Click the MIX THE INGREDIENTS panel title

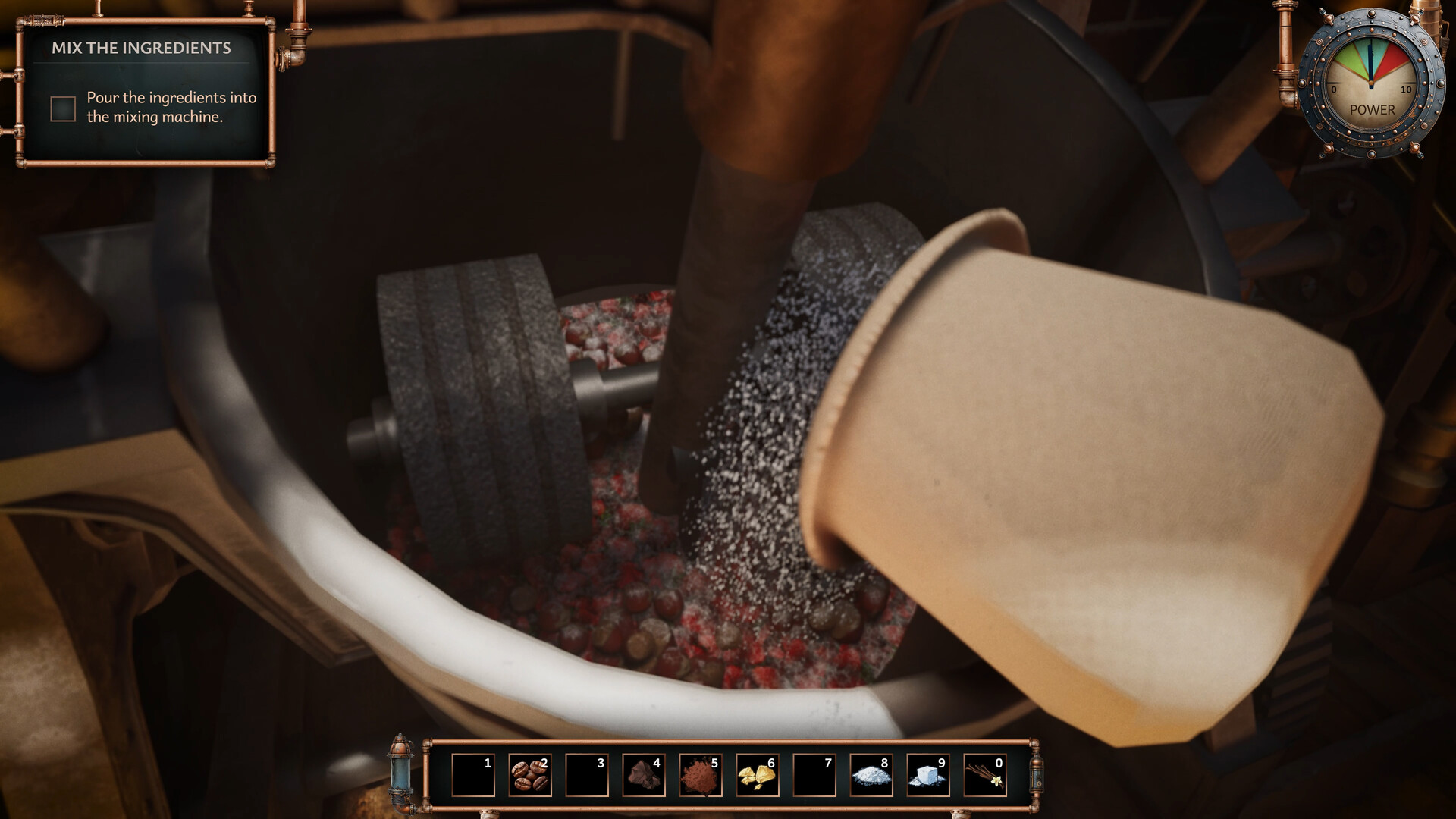[x=141, y=48]
